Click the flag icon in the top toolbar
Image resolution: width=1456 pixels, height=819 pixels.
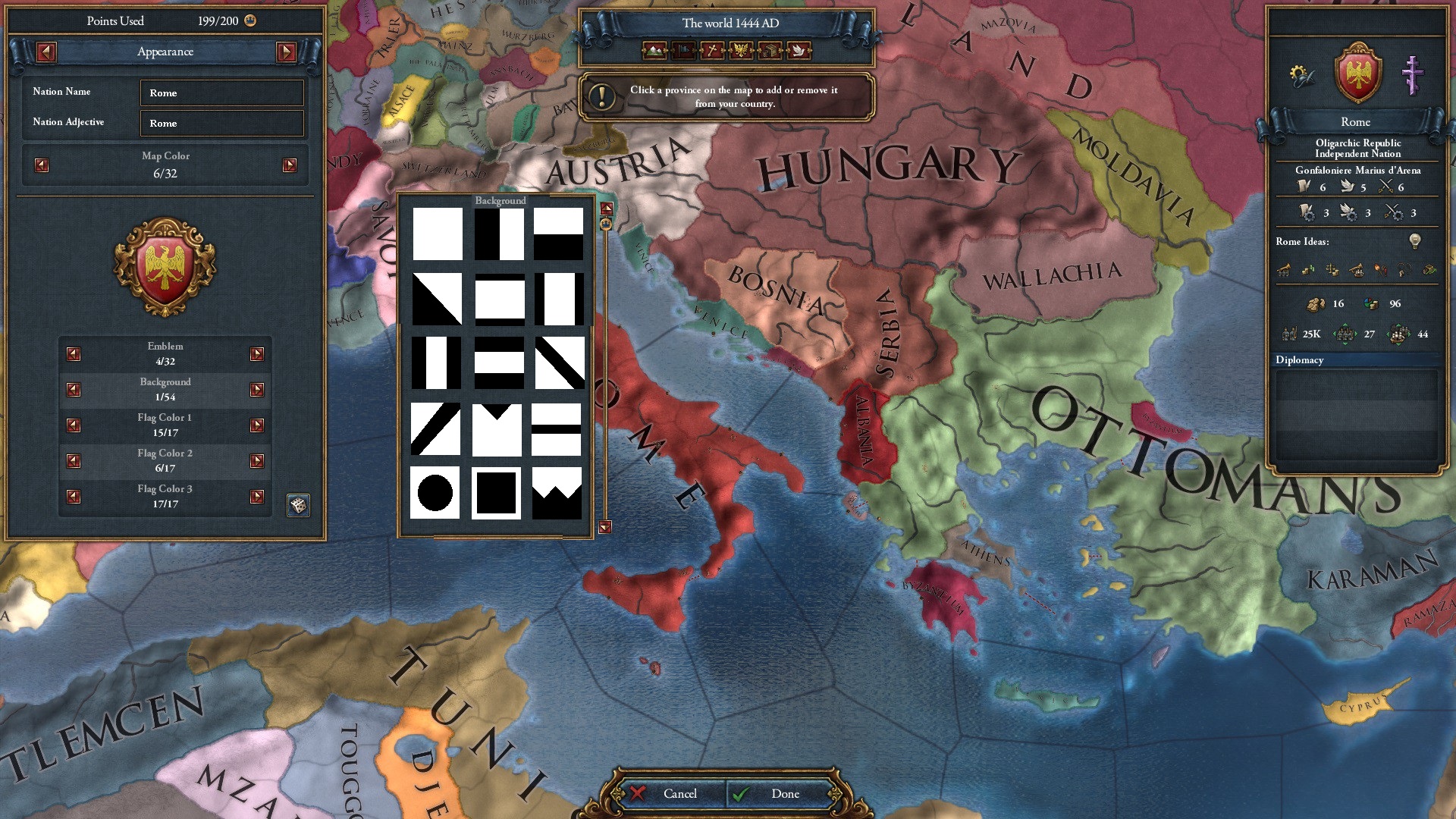(682, 52)
